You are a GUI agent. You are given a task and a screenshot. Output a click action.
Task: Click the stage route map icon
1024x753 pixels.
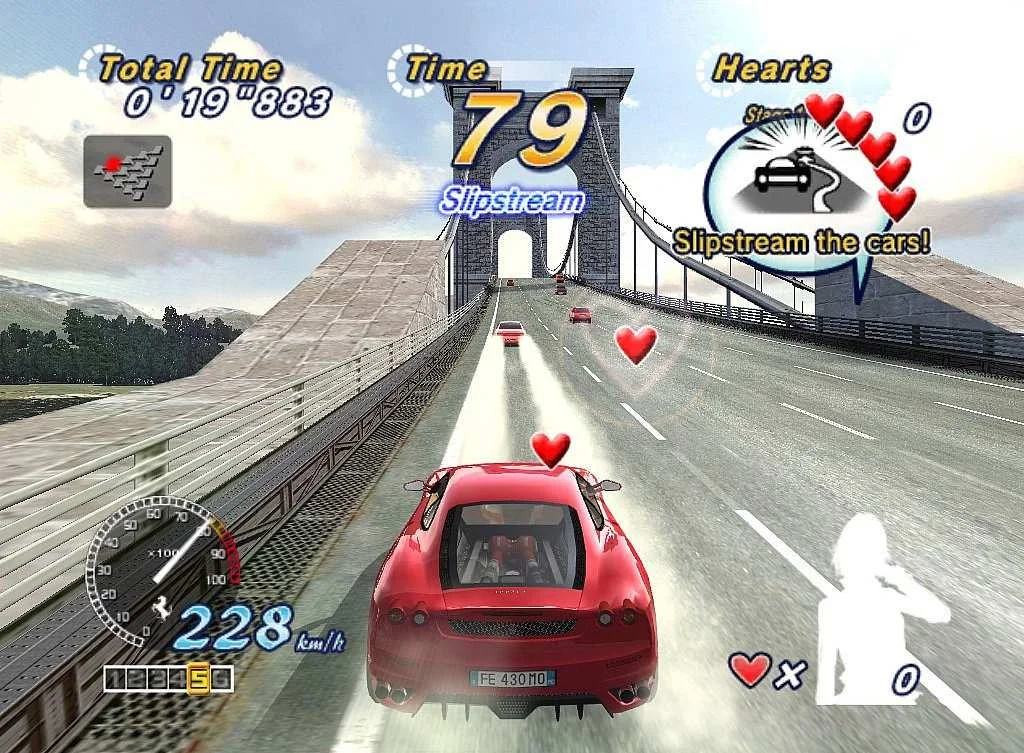(127, 171)
